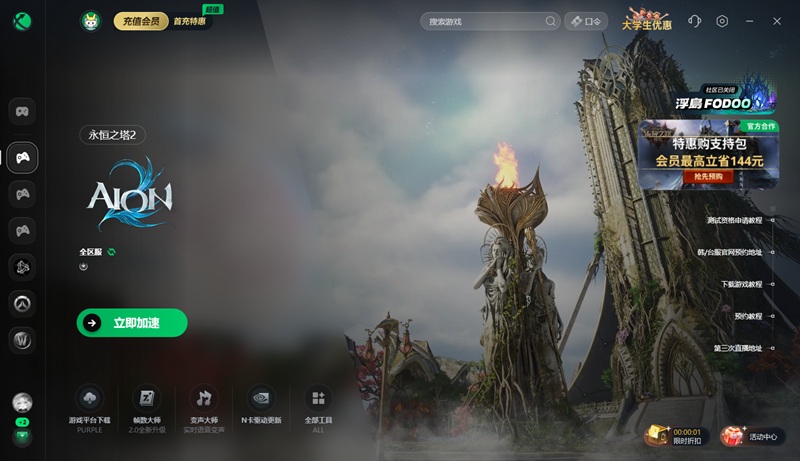Show 全部工具 all tools
Screen dimensions: 800x461
click(x=317, y=406)
